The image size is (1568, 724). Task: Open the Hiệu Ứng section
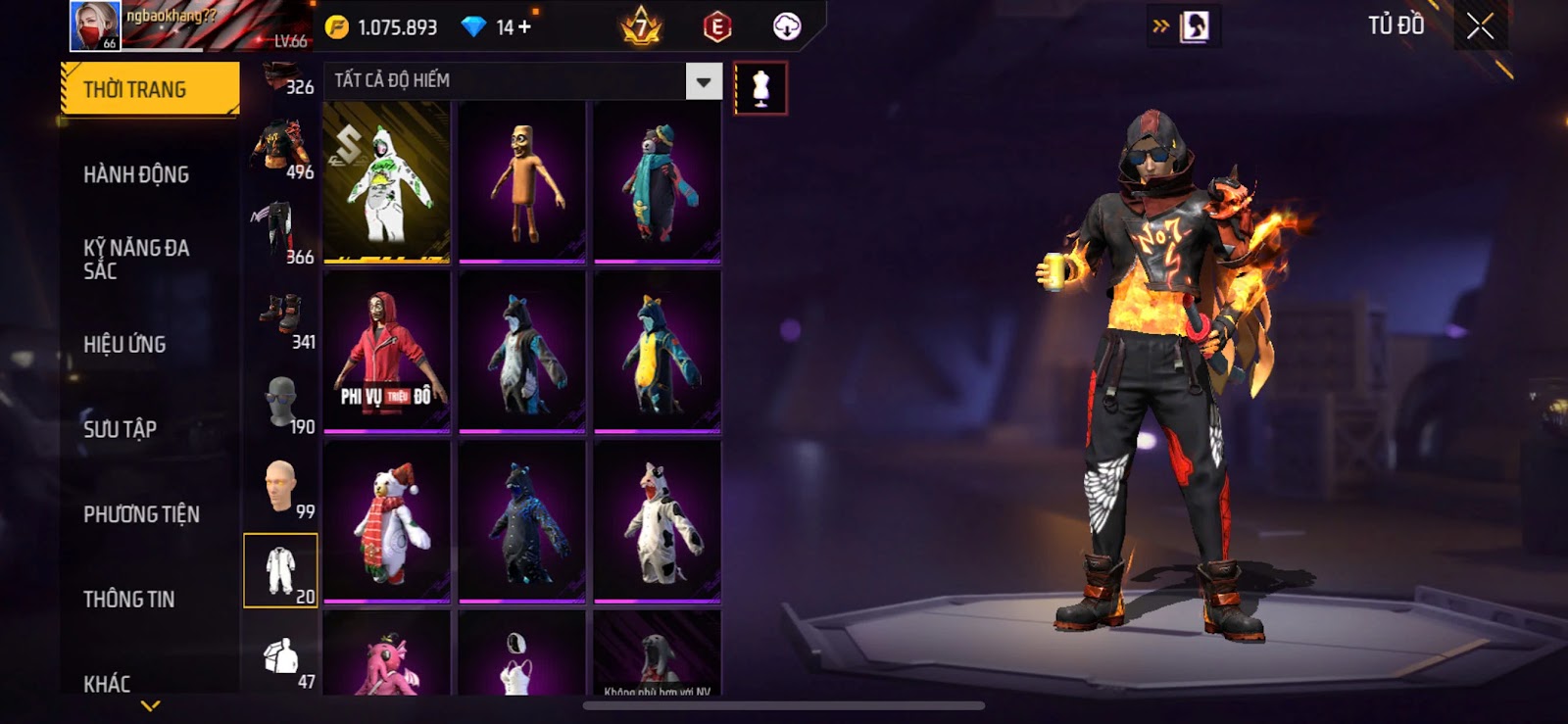124,344
